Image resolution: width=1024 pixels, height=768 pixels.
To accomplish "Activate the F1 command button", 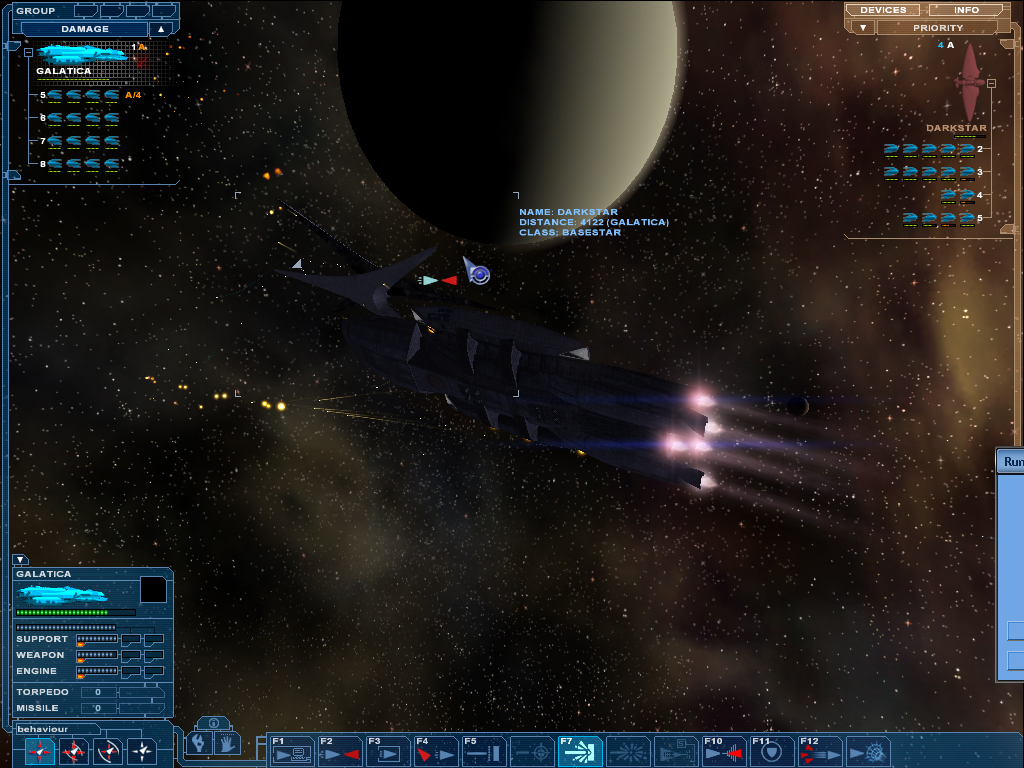I will (x=292, y=750).
